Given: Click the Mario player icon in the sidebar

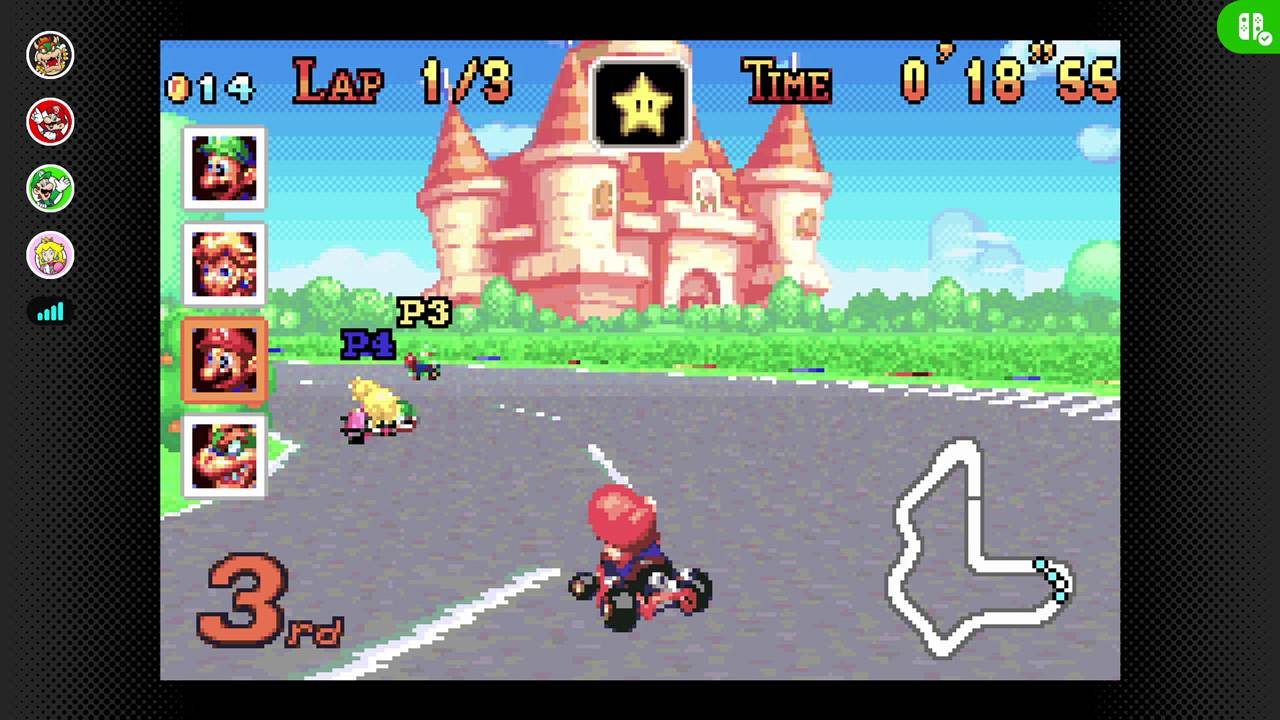Looking at the screenshot, I should [x=50, y=122].
